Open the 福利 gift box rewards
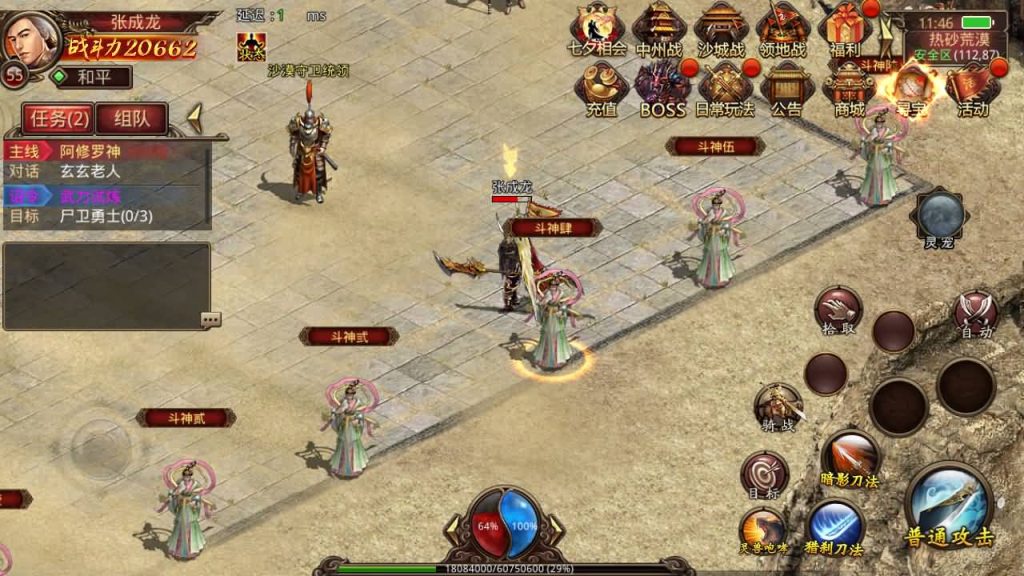The height and width of the screenshot is (576, 1024). [845, 28]
